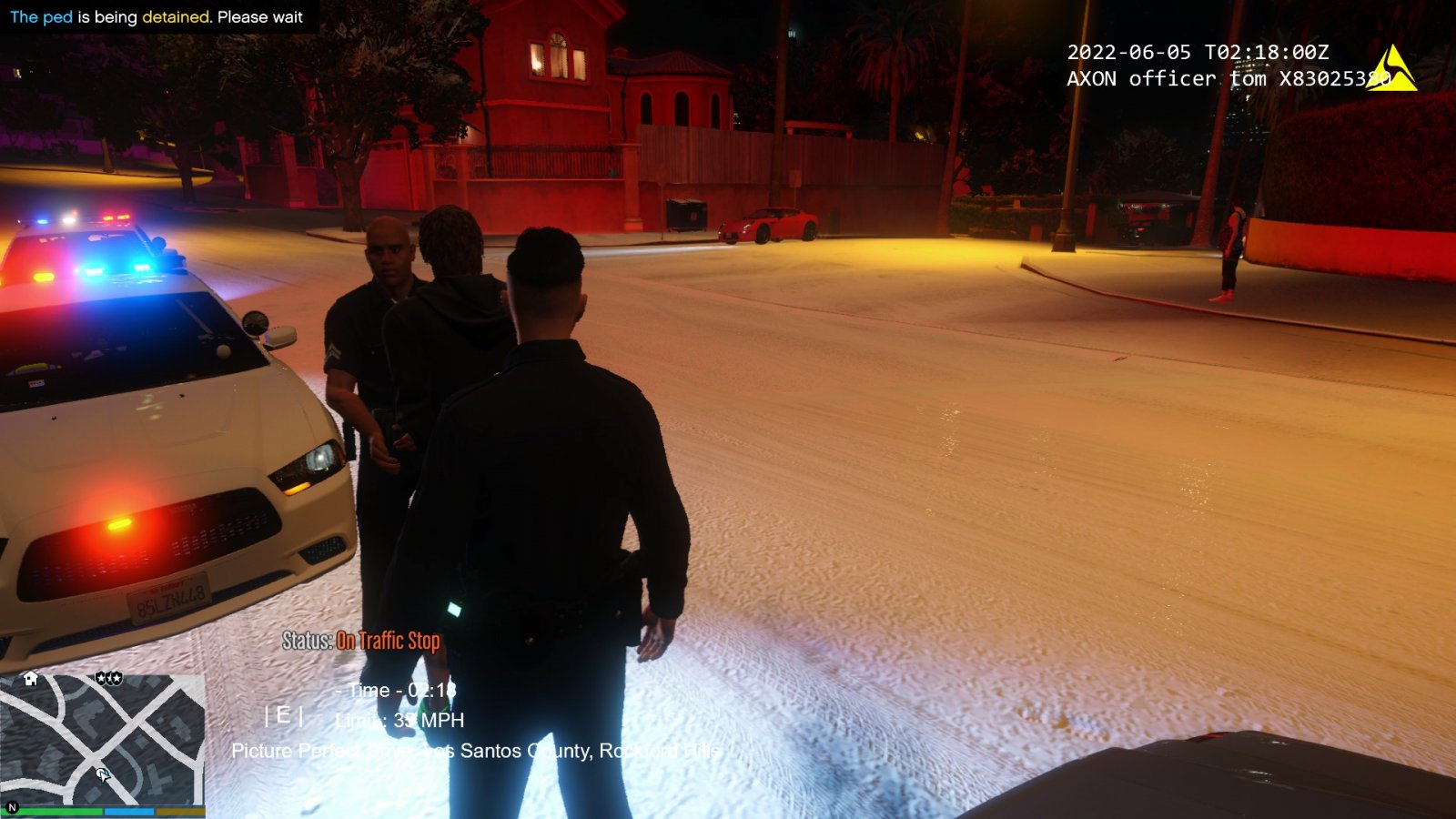Select the 'detained' notification banner at top left
Image resolution: width=1456 pixels, height=819 pixels.
155,16
